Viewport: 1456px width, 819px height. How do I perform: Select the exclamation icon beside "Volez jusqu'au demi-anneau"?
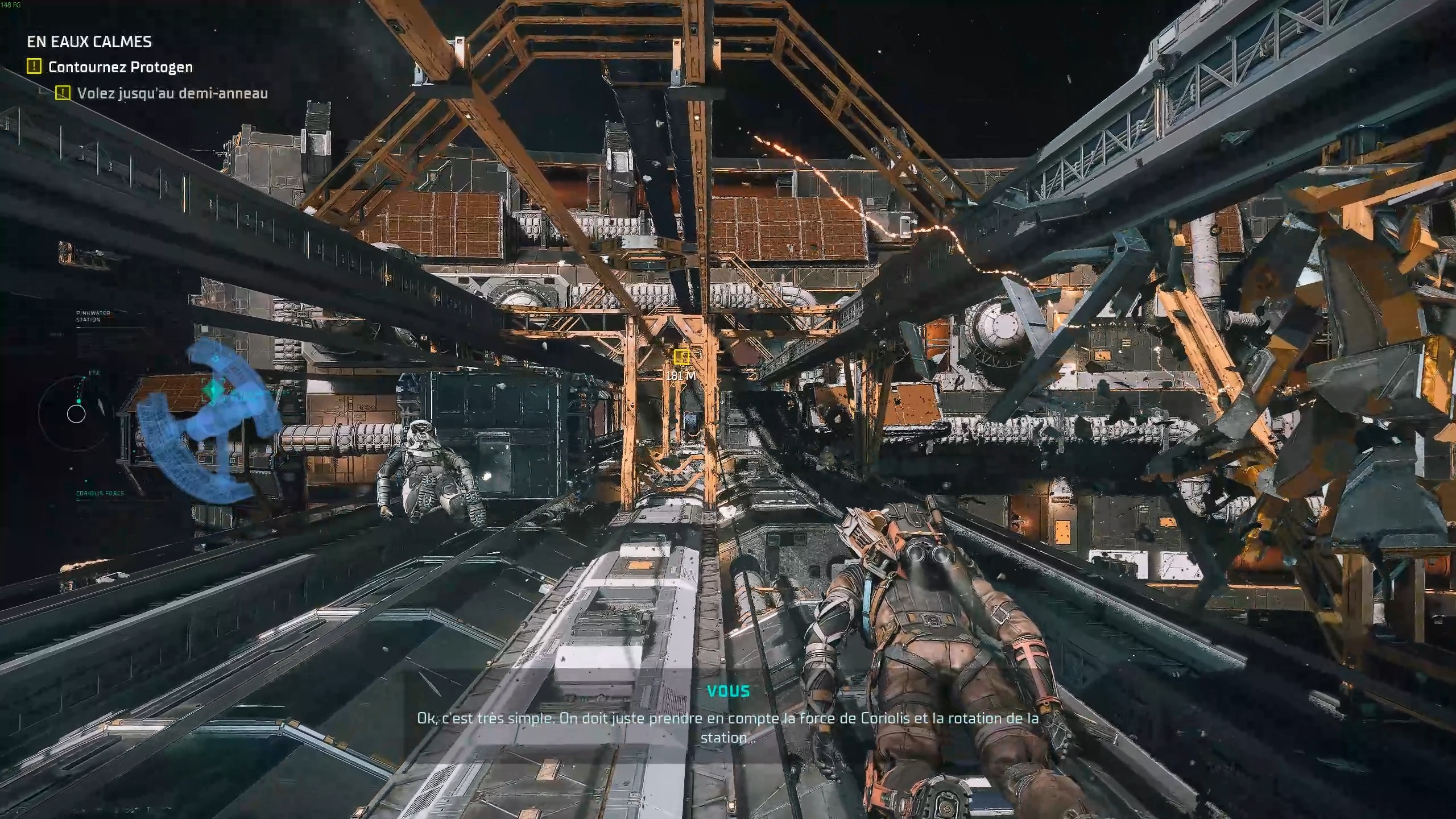(63, 94)
